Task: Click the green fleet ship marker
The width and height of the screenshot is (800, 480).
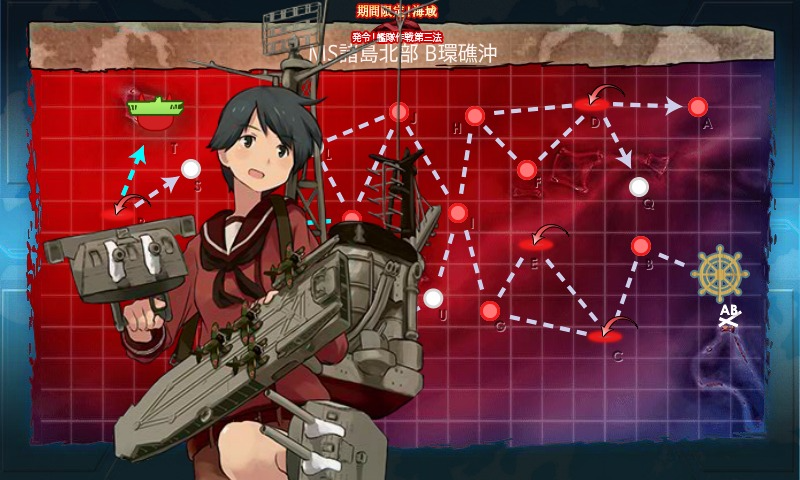Action: (x=153, y=102)
